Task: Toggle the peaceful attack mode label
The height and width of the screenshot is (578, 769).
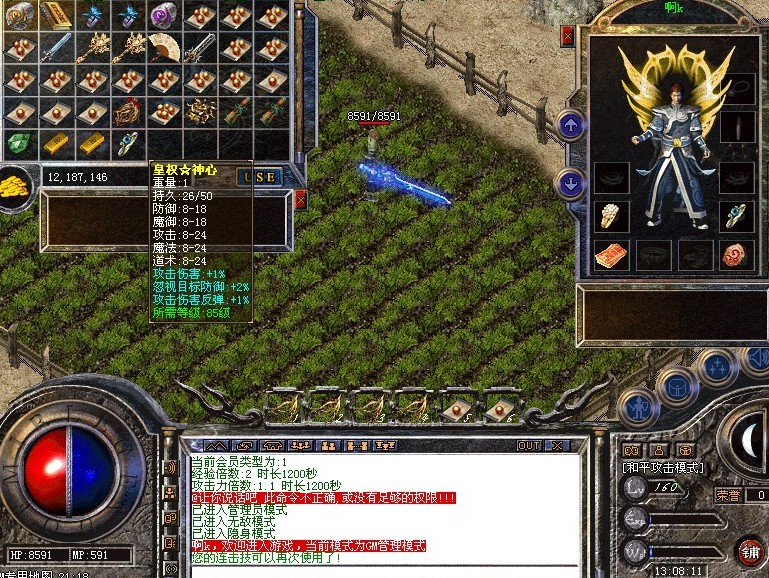Action: [663, 467]
